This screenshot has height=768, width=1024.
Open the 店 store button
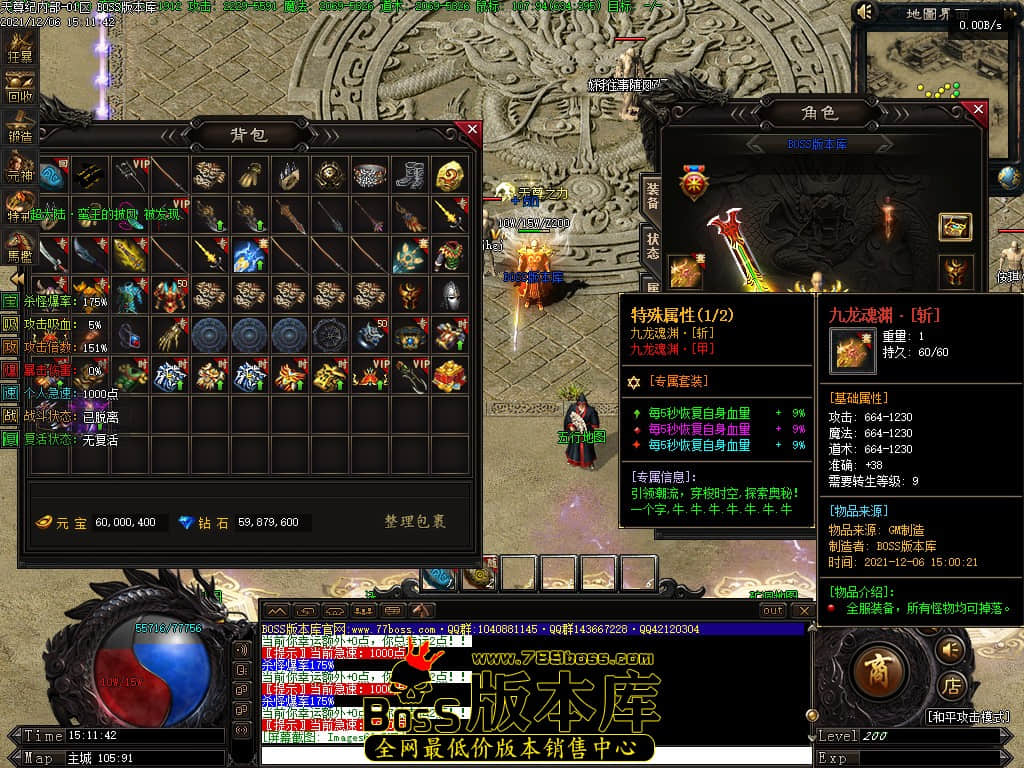point(952,687)
